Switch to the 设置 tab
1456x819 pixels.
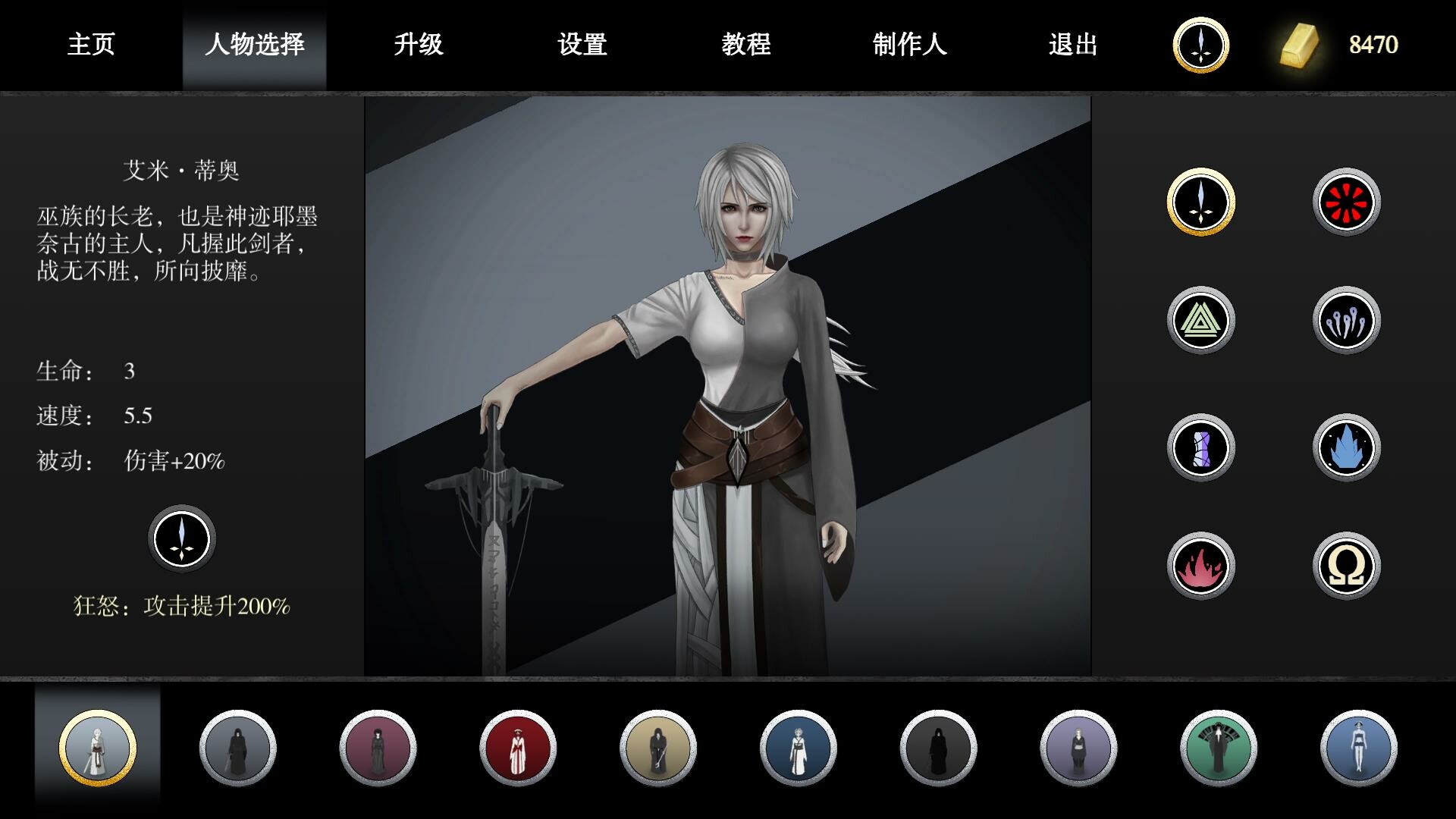(x=581, y=45)
